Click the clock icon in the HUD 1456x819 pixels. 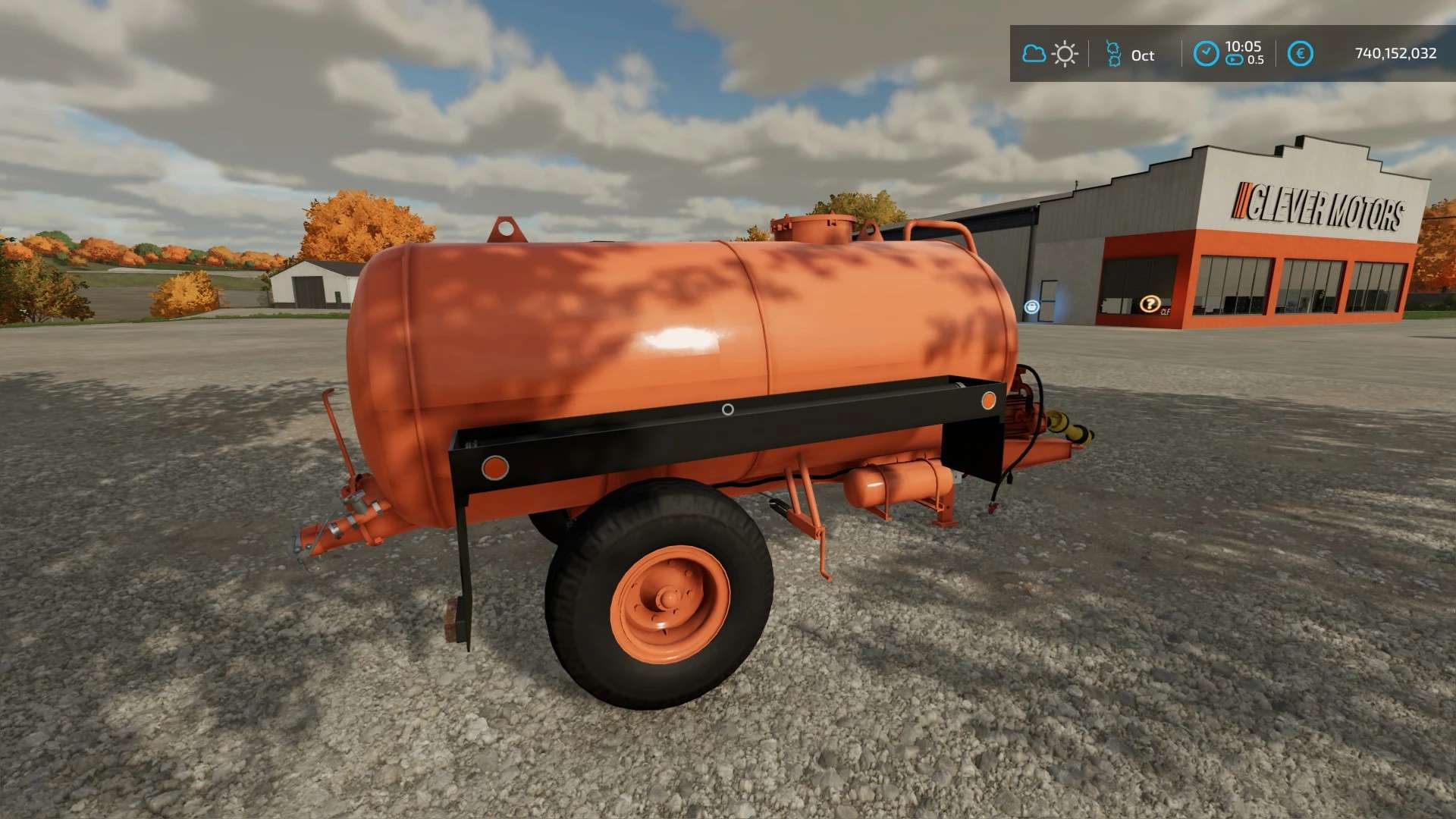[x=1206, y=54]
